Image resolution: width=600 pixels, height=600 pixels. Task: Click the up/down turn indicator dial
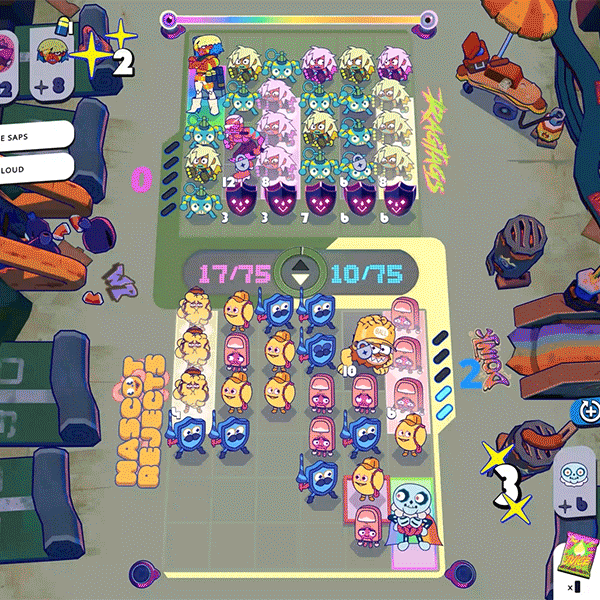[x=300, y=271]
